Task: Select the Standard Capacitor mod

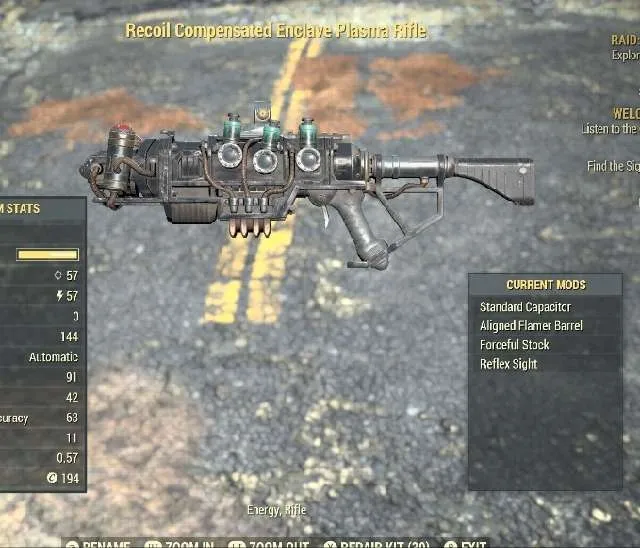Action: click(x=525, y=307)
